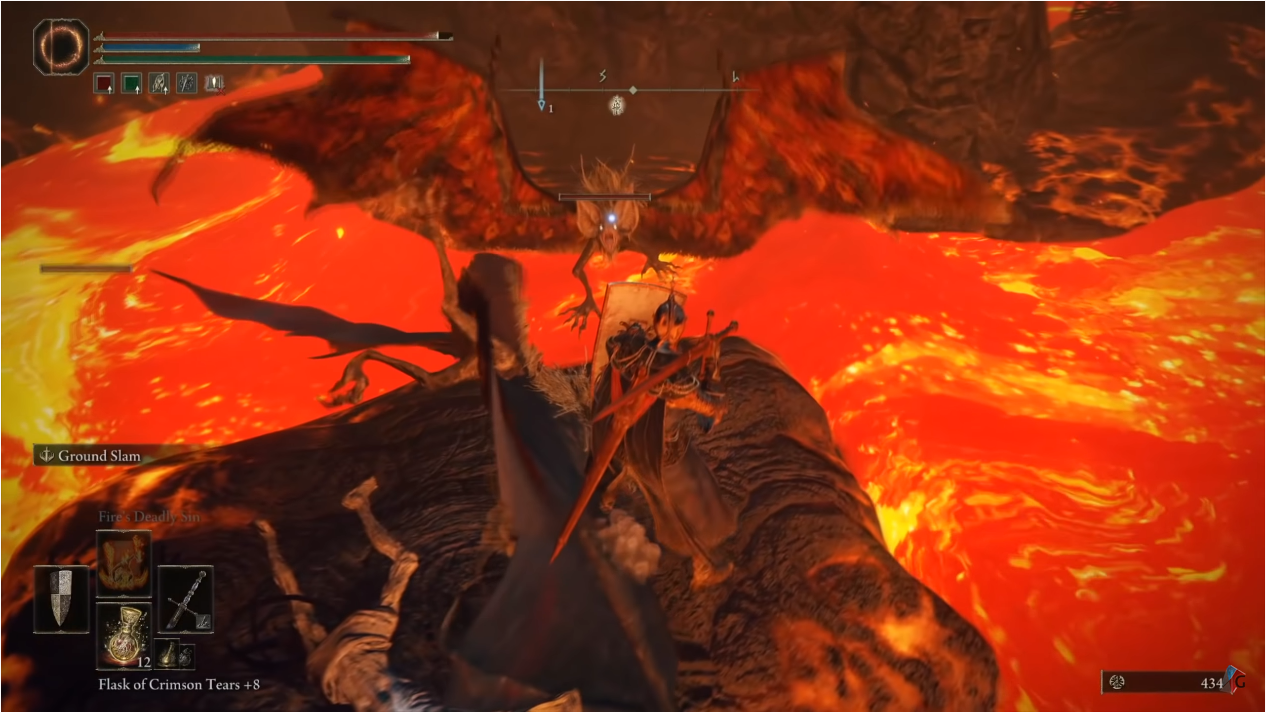The width and height of the screenshot is (1266, 712).
Task: Click the checkered kite shield slot
Action: pyautogui.click(x=62, y=599)
